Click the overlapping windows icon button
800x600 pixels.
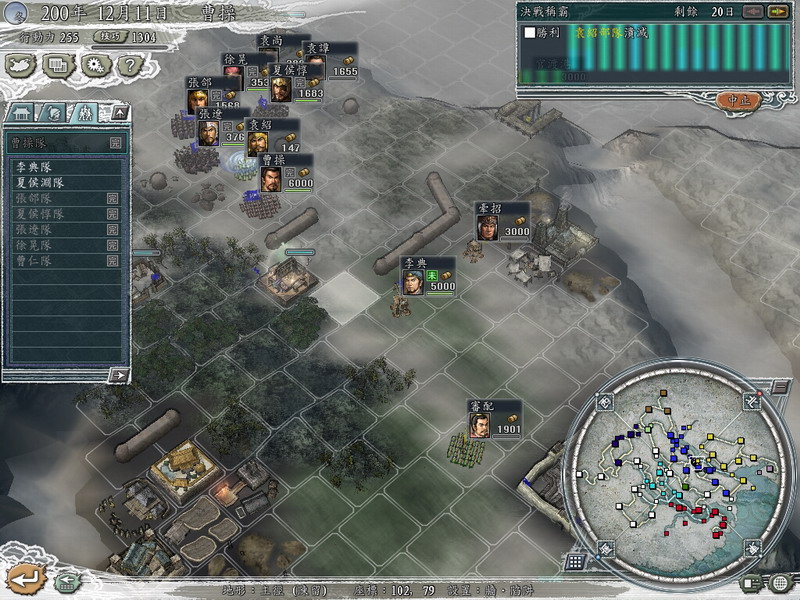[x=58, y=65]
